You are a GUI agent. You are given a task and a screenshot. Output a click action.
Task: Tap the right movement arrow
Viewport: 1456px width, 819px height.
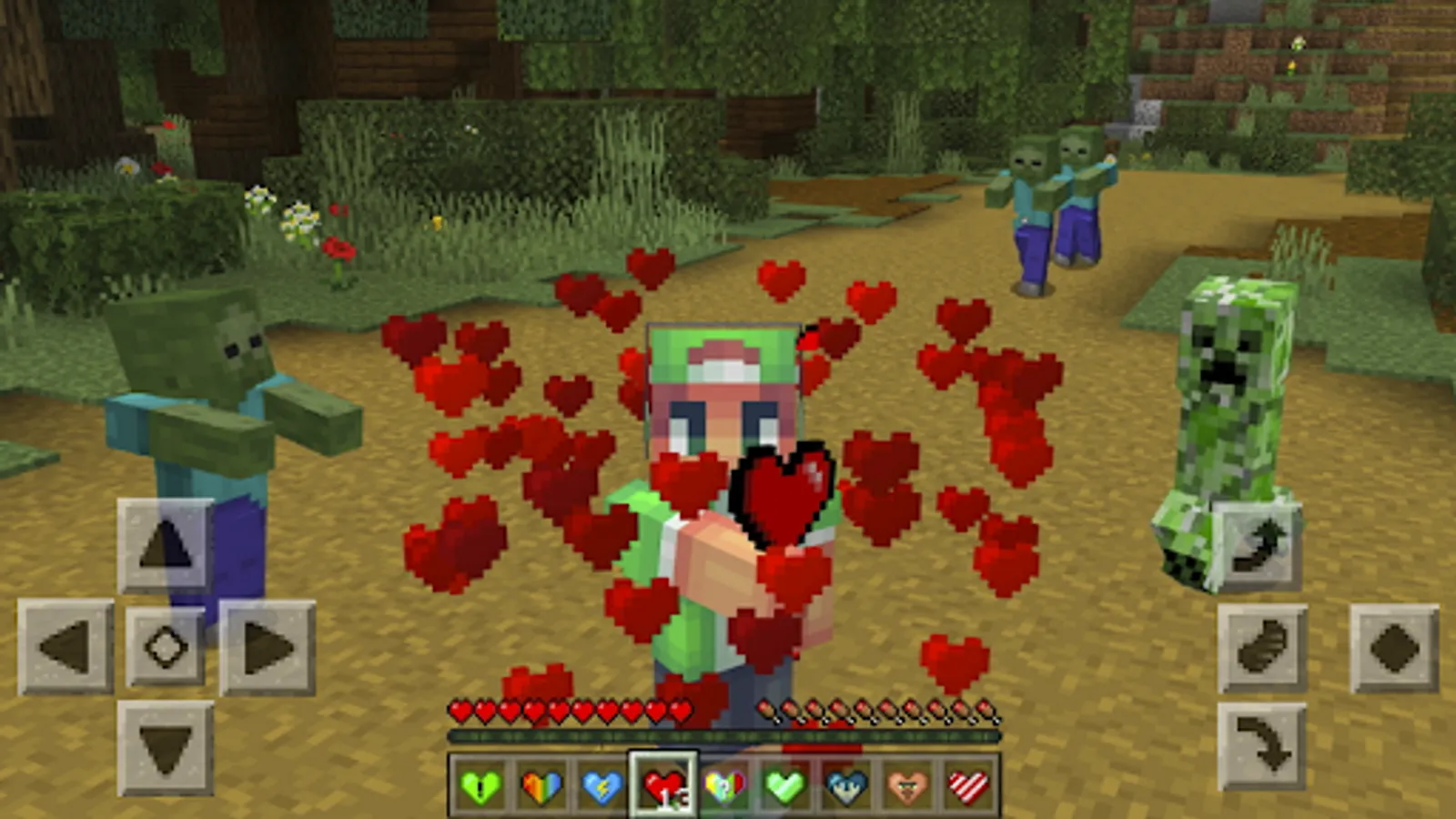(264, 646)
